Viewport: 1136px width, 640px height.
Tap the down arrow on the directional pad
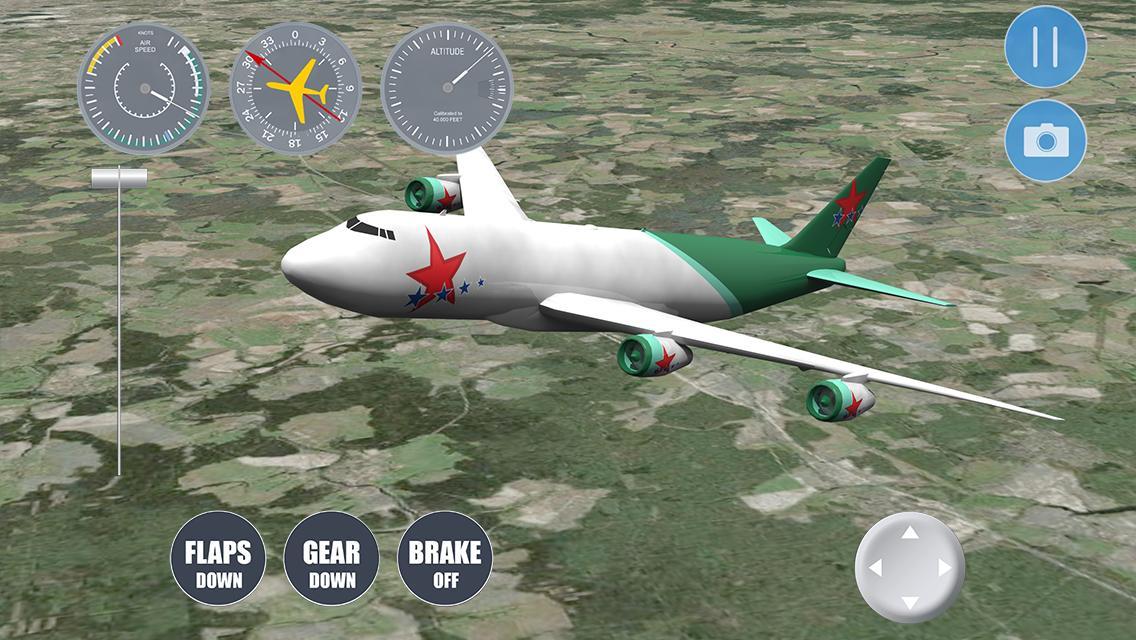coord(910,602)
